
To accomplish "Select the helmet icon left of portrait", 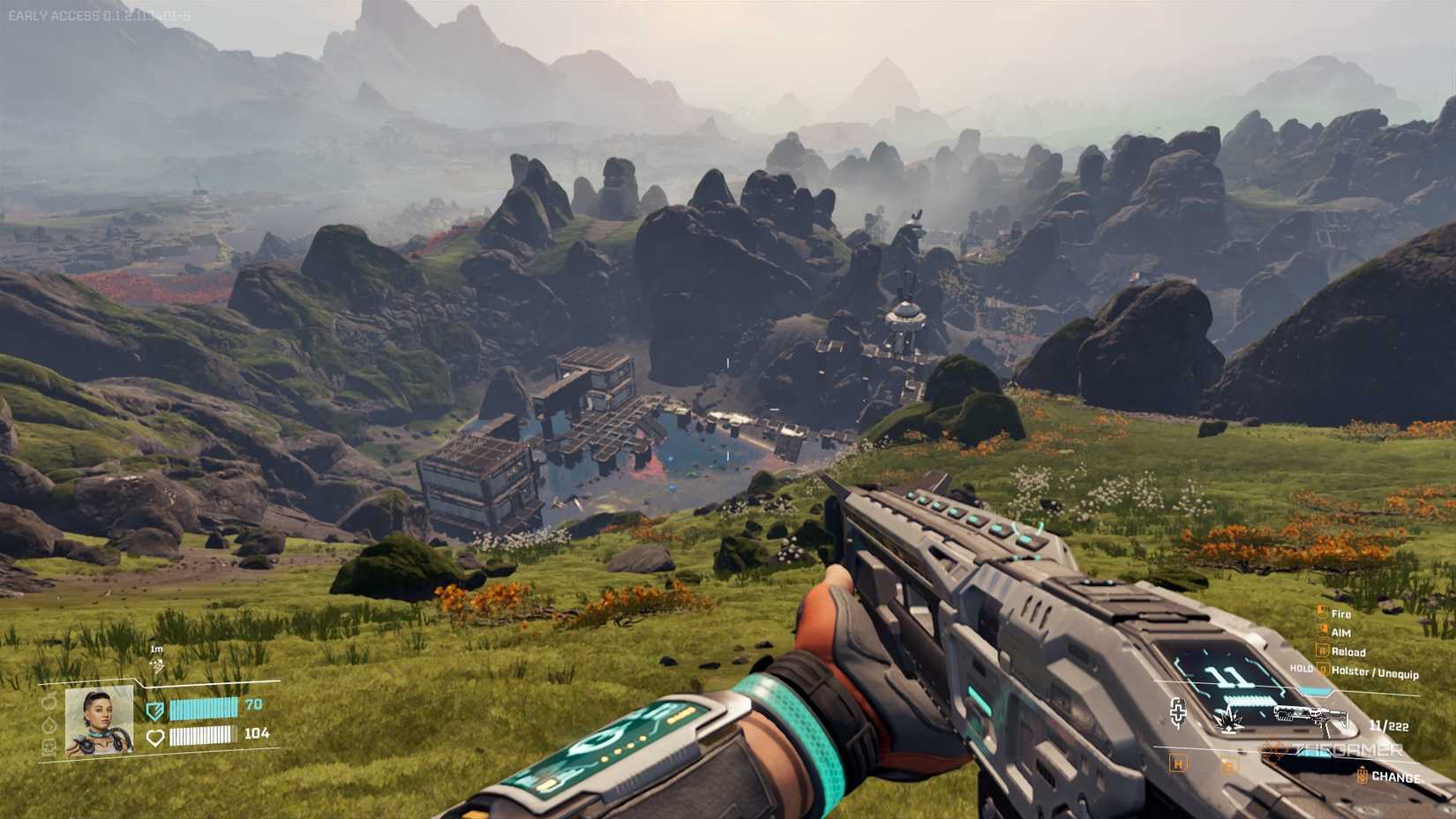I will pyautogui.click(x=49, y=703).
